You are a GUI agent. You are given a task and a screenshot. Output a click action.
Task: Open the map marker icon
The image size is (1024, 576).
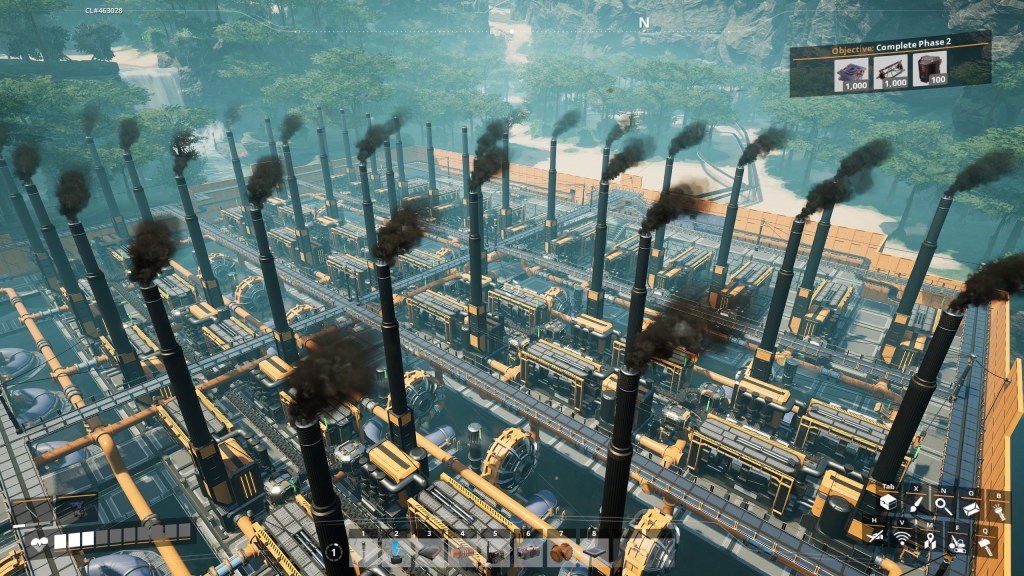930,540
